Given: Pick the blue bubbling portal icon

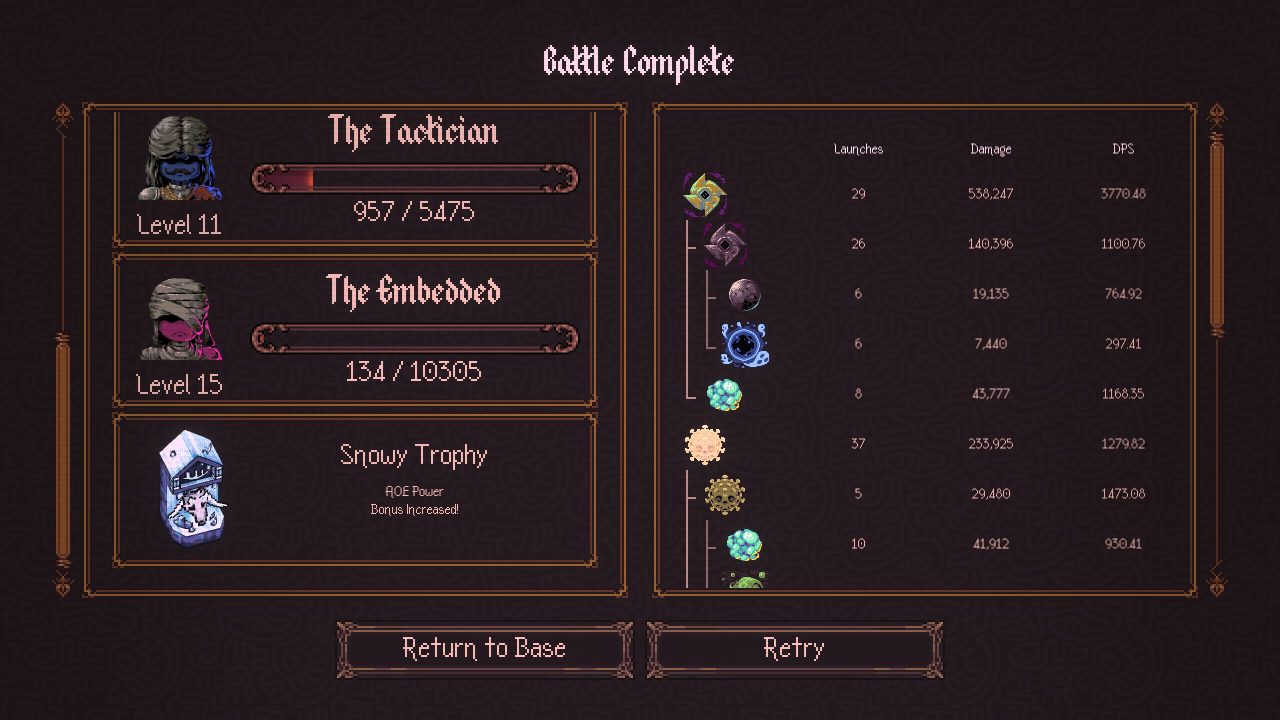Looking at the screenshot, I should (744, 344).
